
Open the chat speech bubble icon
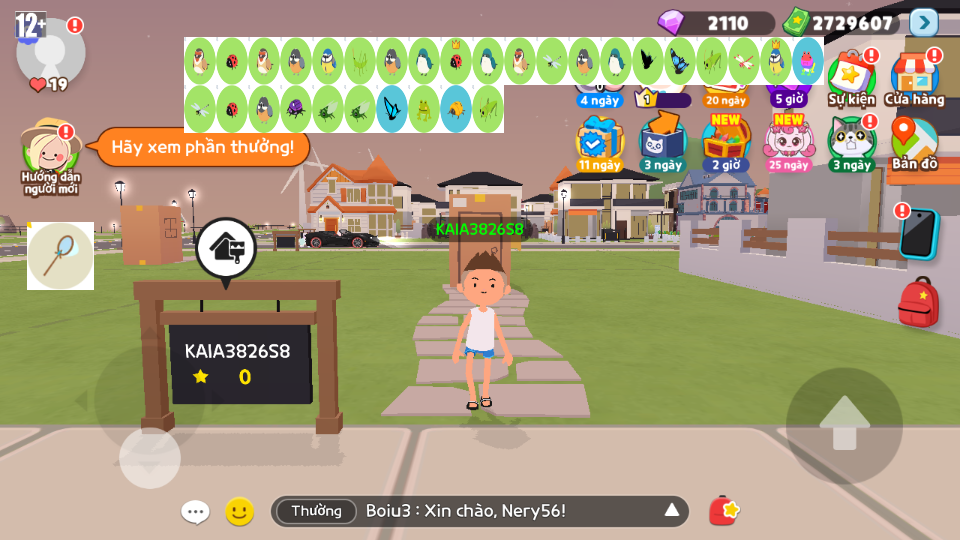195,512
